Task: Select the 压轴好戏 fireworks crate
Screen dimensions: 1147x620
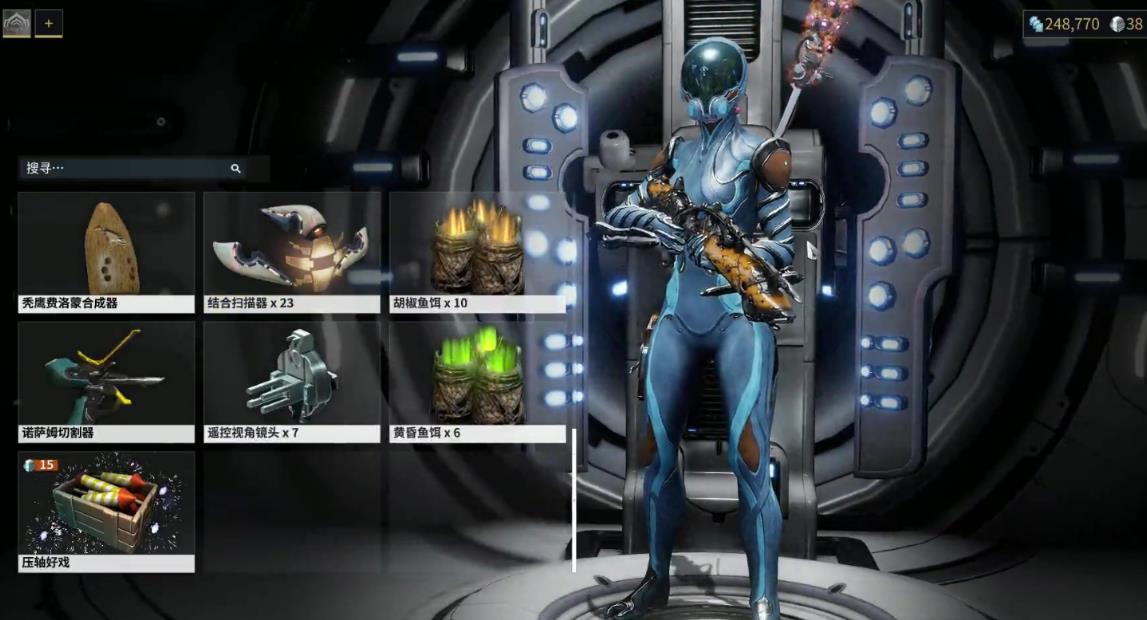Action: tap(106, 511)
